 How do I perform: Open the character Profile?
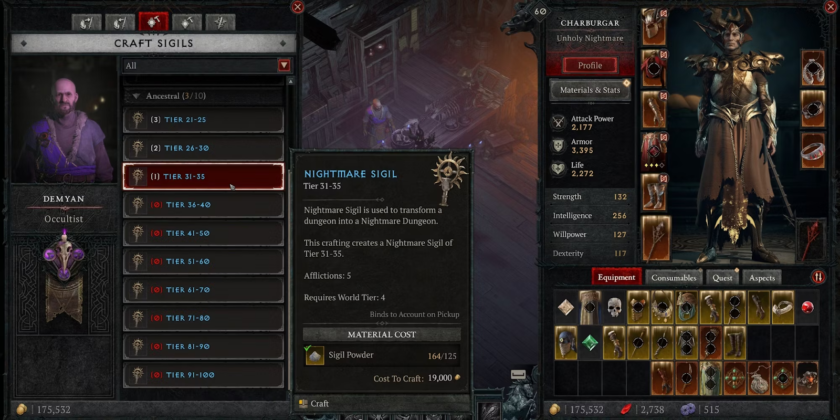[x=589, y=65]
